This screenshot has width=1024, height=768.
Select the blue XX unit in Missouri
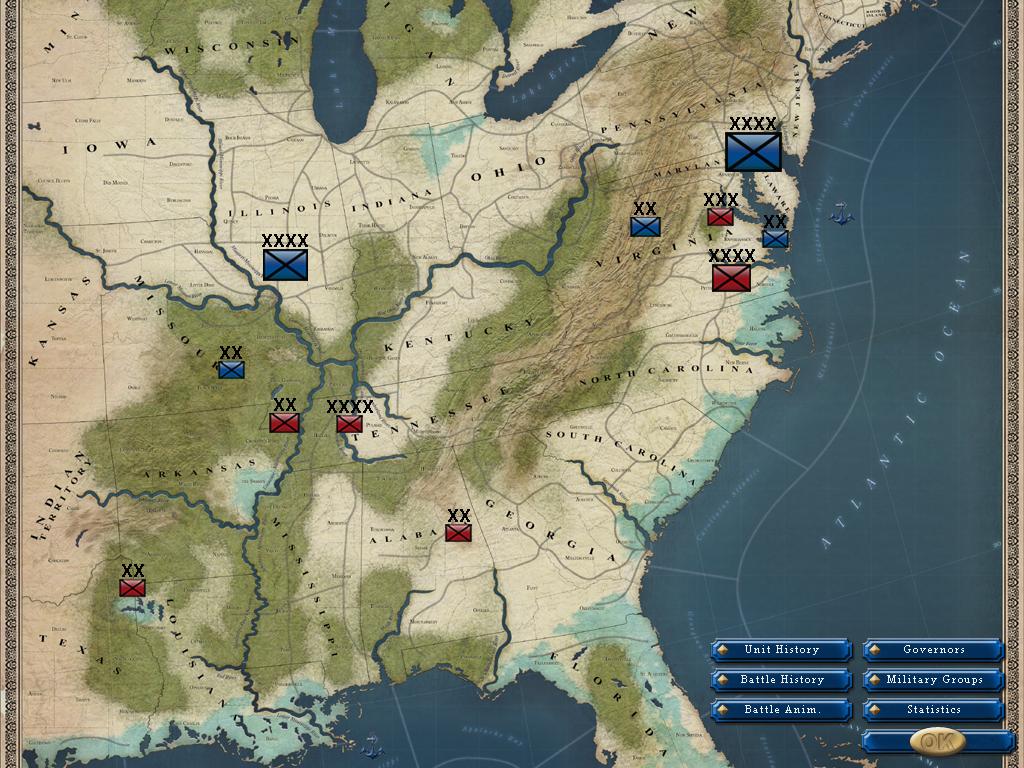pyautogui.click(x=231, y=370)
